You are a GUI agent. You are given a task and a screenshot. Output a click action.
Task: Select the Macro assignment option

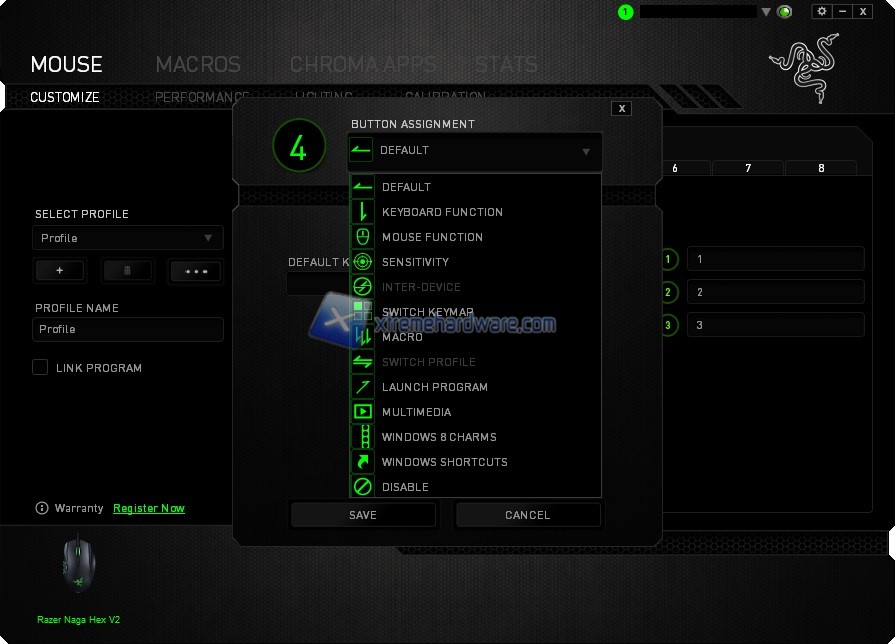(x=402, y=337)
